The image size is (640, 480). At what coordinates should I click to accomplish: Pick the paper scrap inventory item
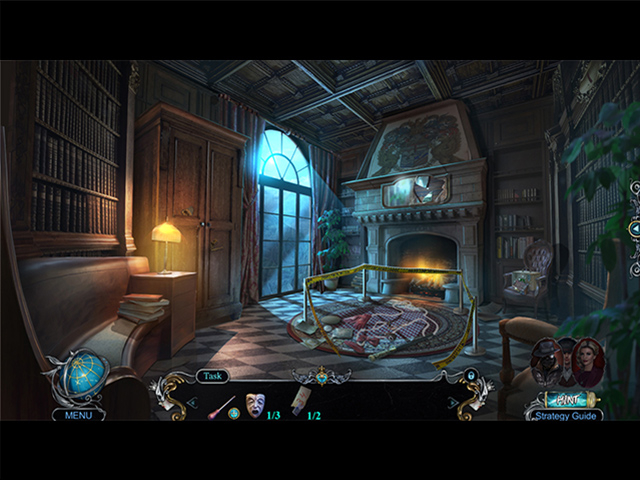300,403
